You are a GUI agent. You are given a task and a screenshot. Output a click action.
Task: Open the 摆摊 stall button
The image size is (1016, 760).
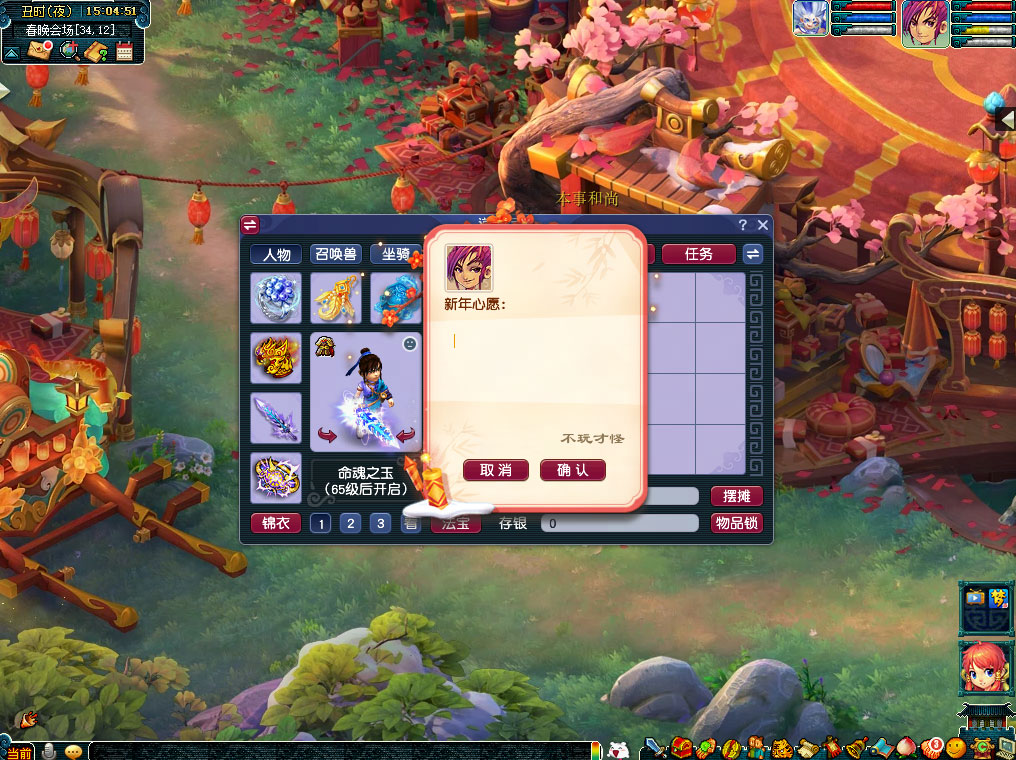pos(737,496)
